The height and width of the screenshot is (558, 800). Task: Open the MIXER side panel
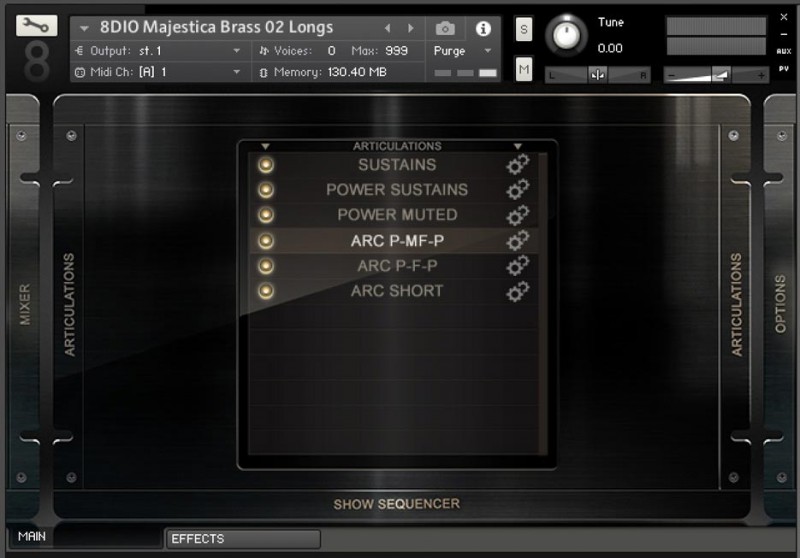[25, 305]
